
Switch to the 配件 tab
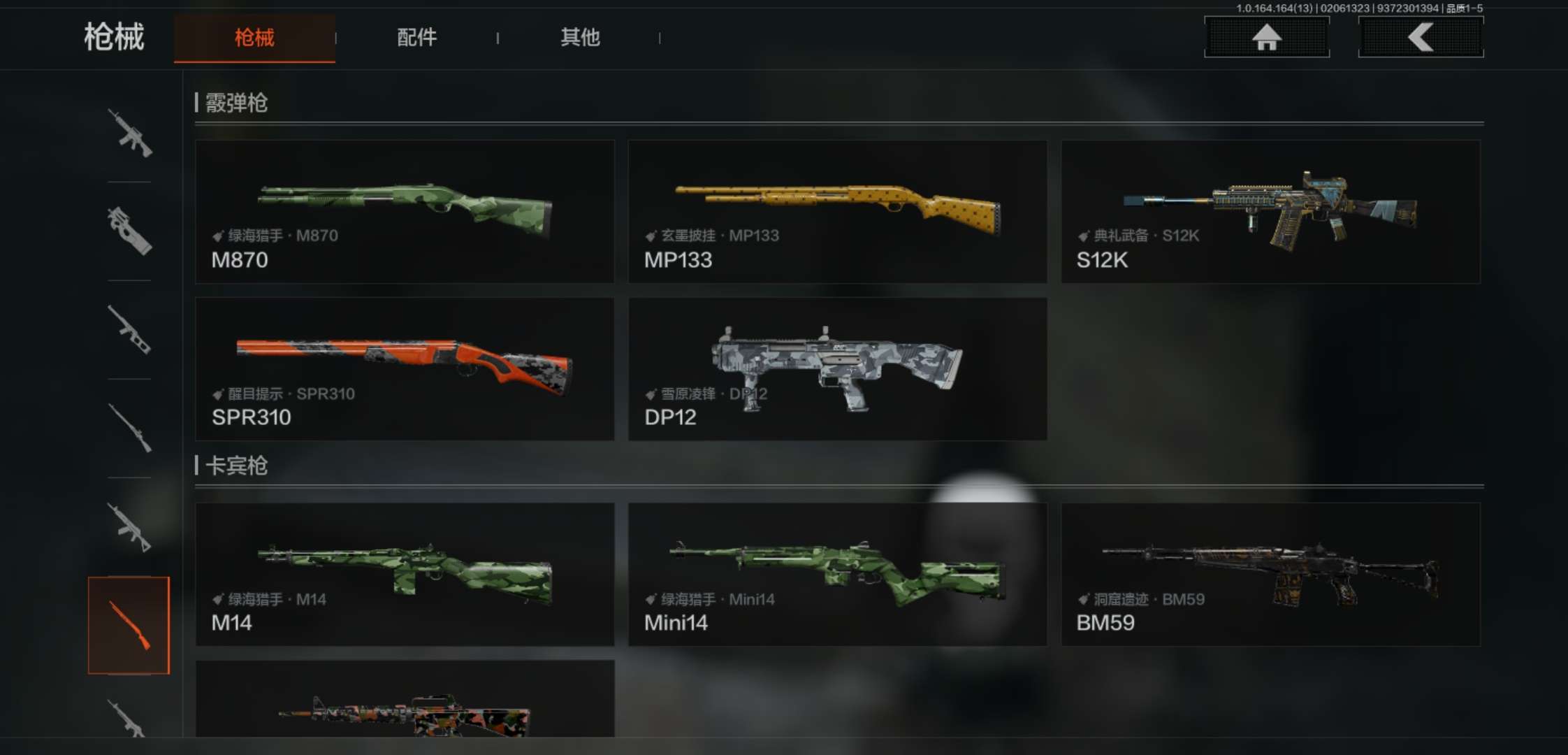coord(416,38)
